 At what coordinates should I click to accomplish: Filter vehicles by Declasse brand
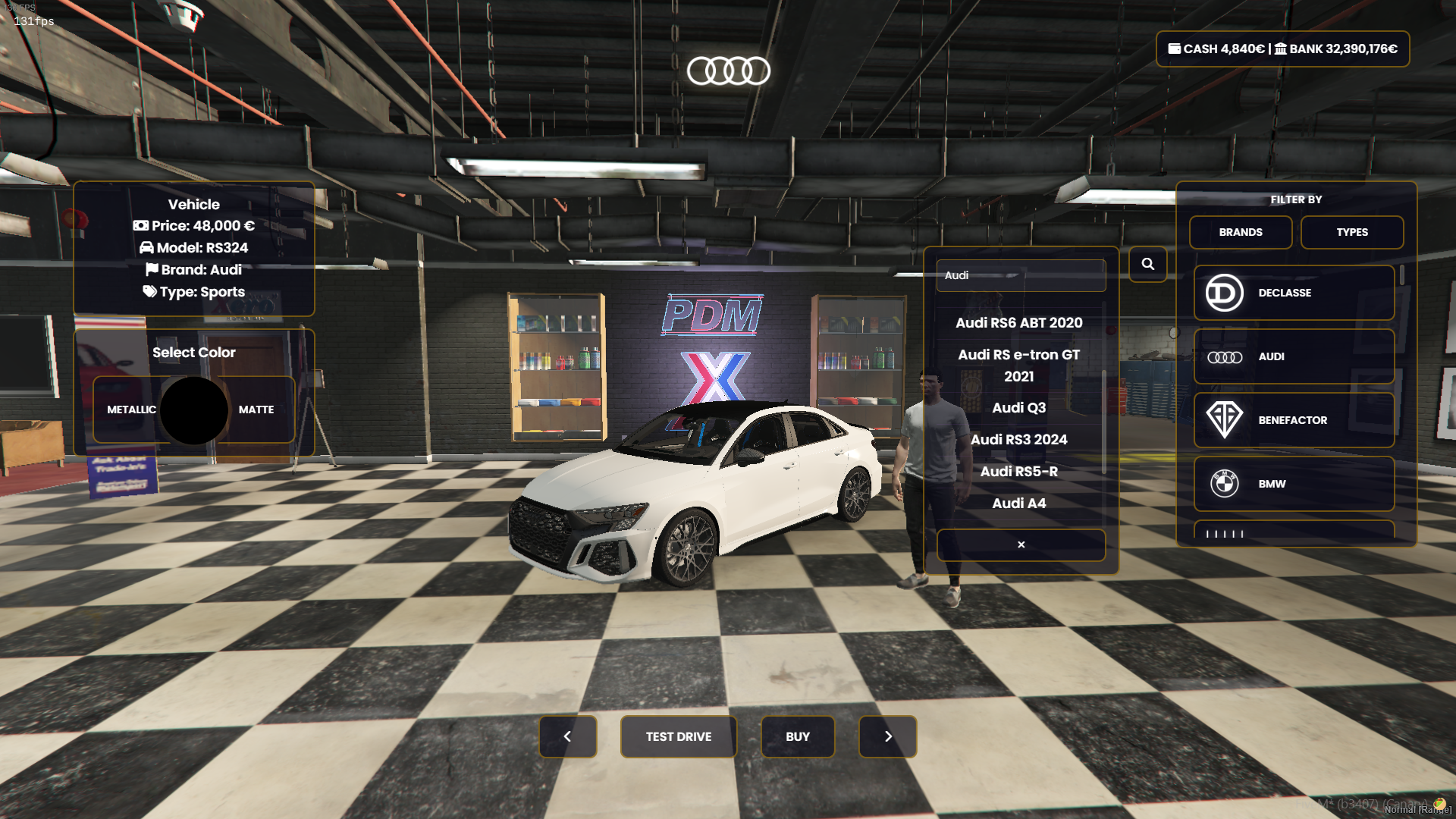[x=1293, y=293]
